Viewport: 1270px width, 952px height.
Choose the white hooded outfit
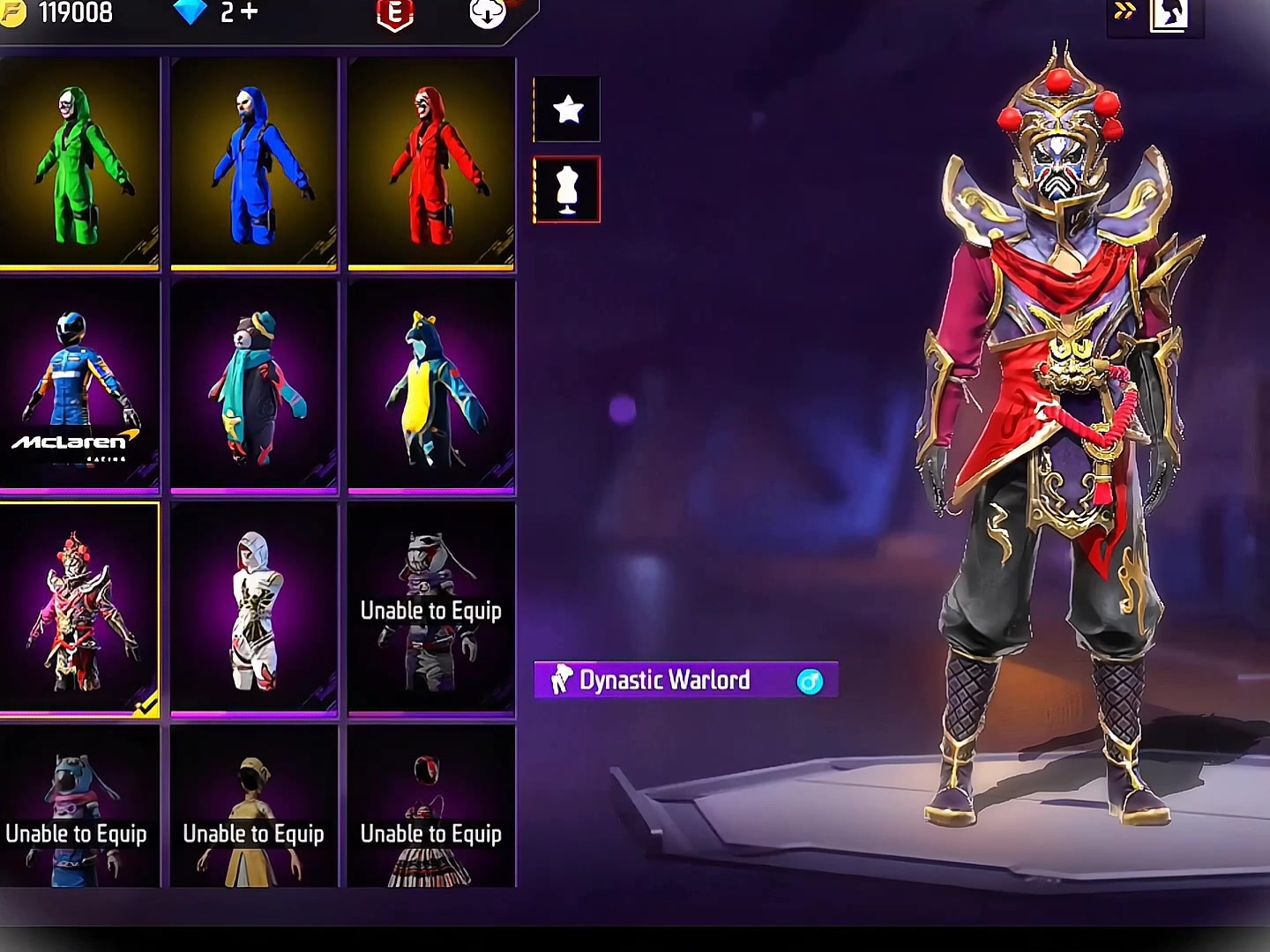(254, 608)
